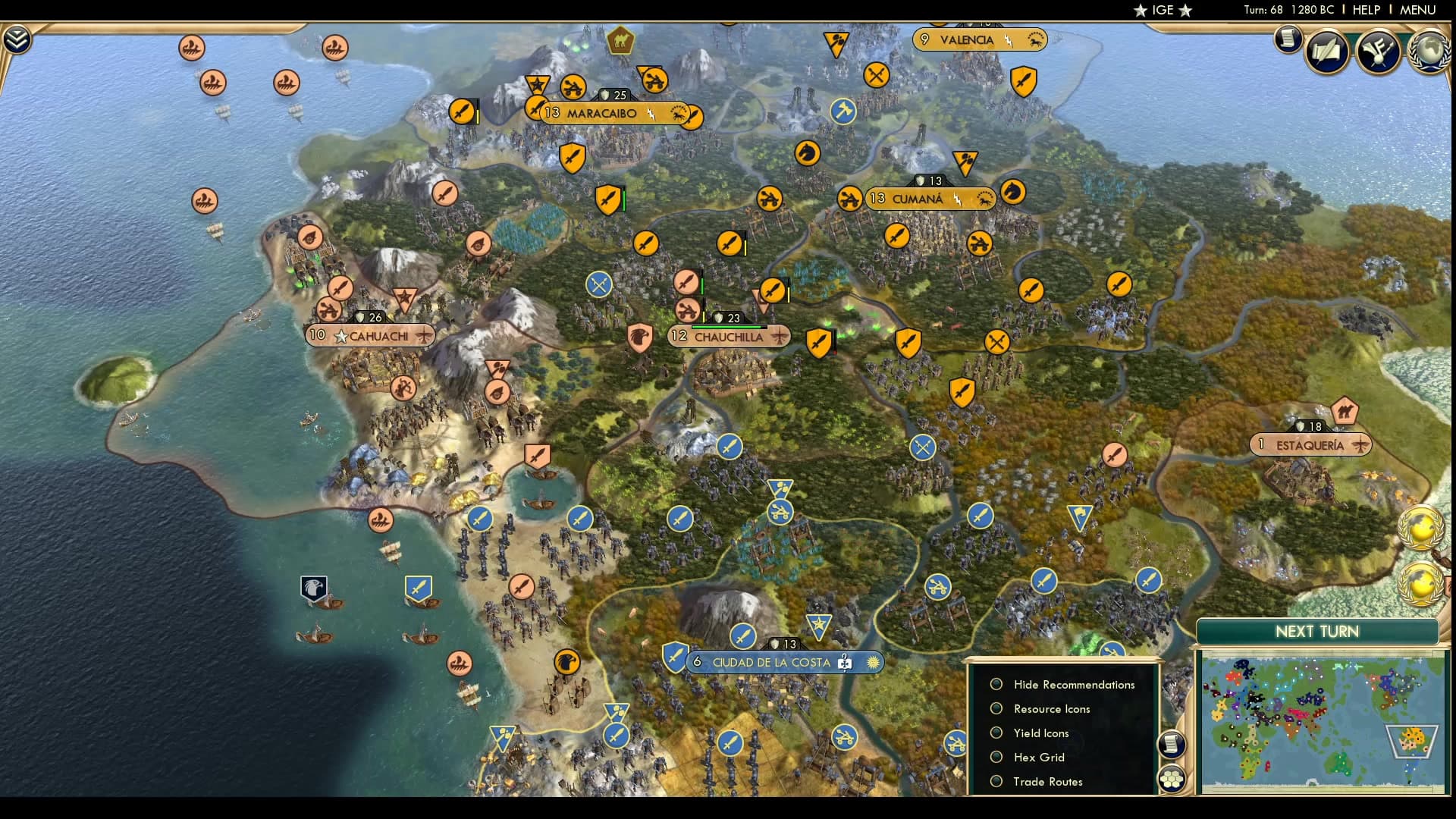Toggle the Trade Routes display
Image resolution: width=1456 pixels, height=819 pixels.
(x=996, y=781)
